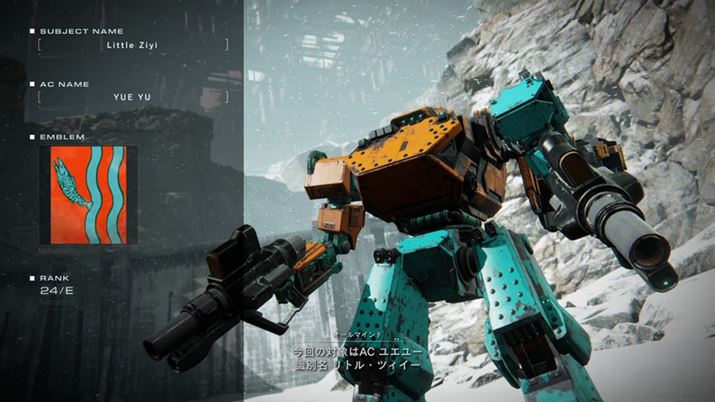Select the YUE YU AC name field
This screenshot has width=715, height=402.
click(x=133, y=97)
